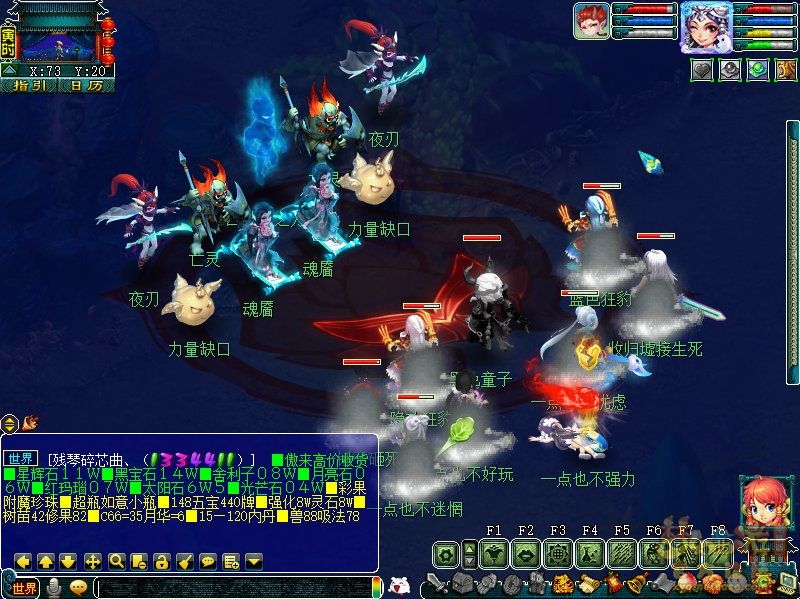Trigger the F5 slash skill
Viewport: 800px width, 599px height.
tap(621, 552)
